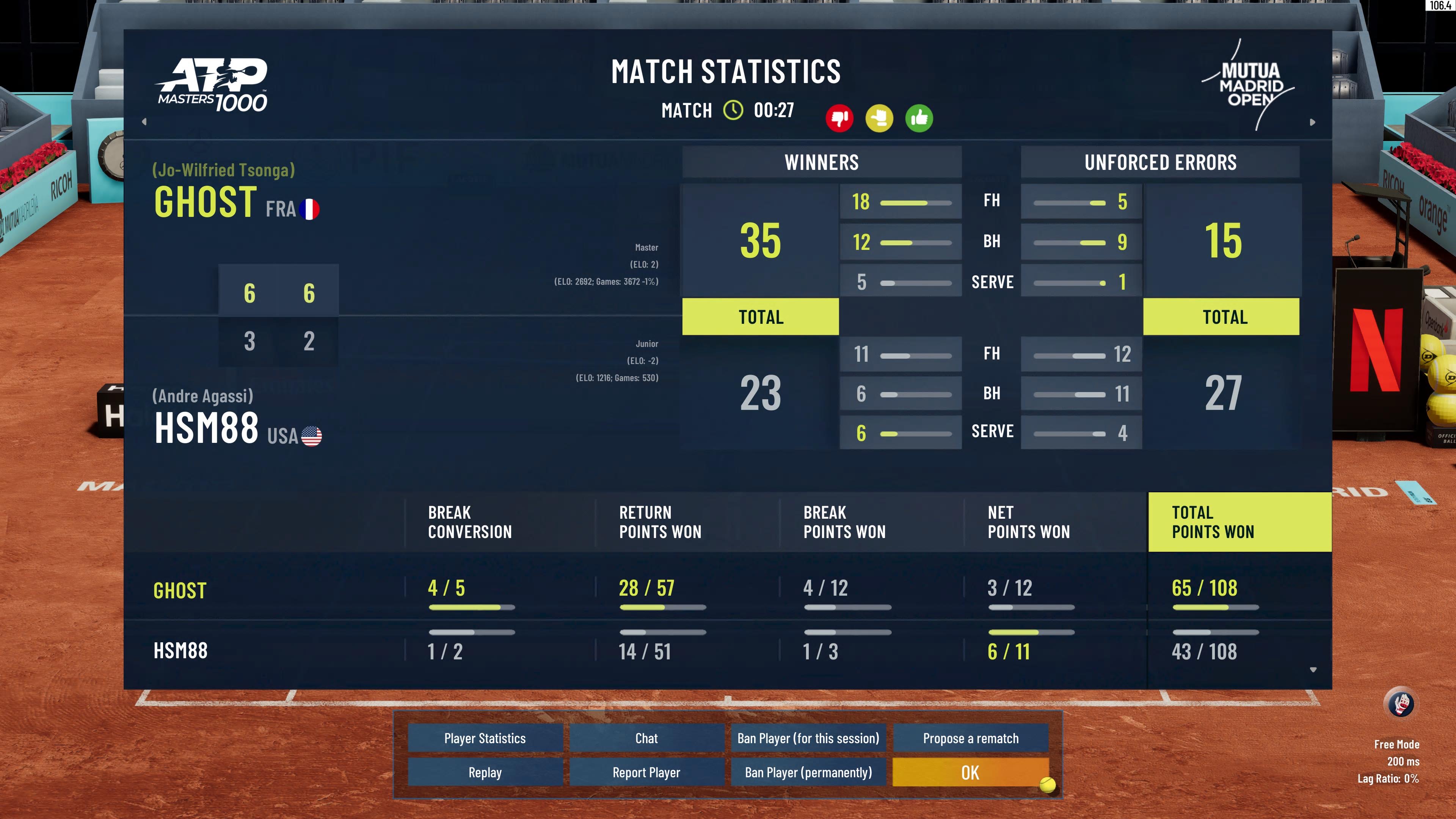Open Player Statistics
This screenshot has height=819, width=1456.
485,738
